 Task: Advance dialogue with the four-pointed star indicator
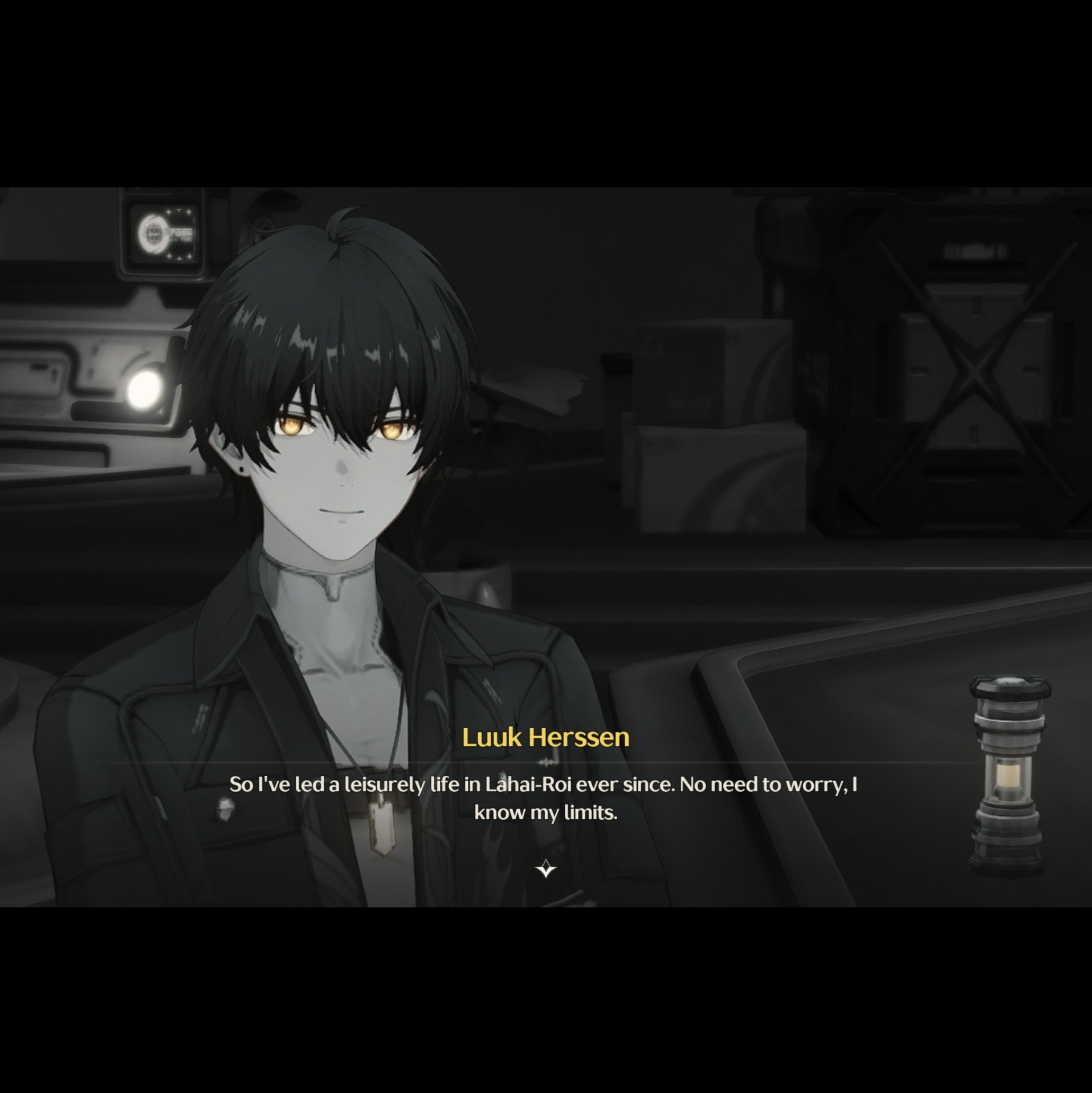pos(545,868)
